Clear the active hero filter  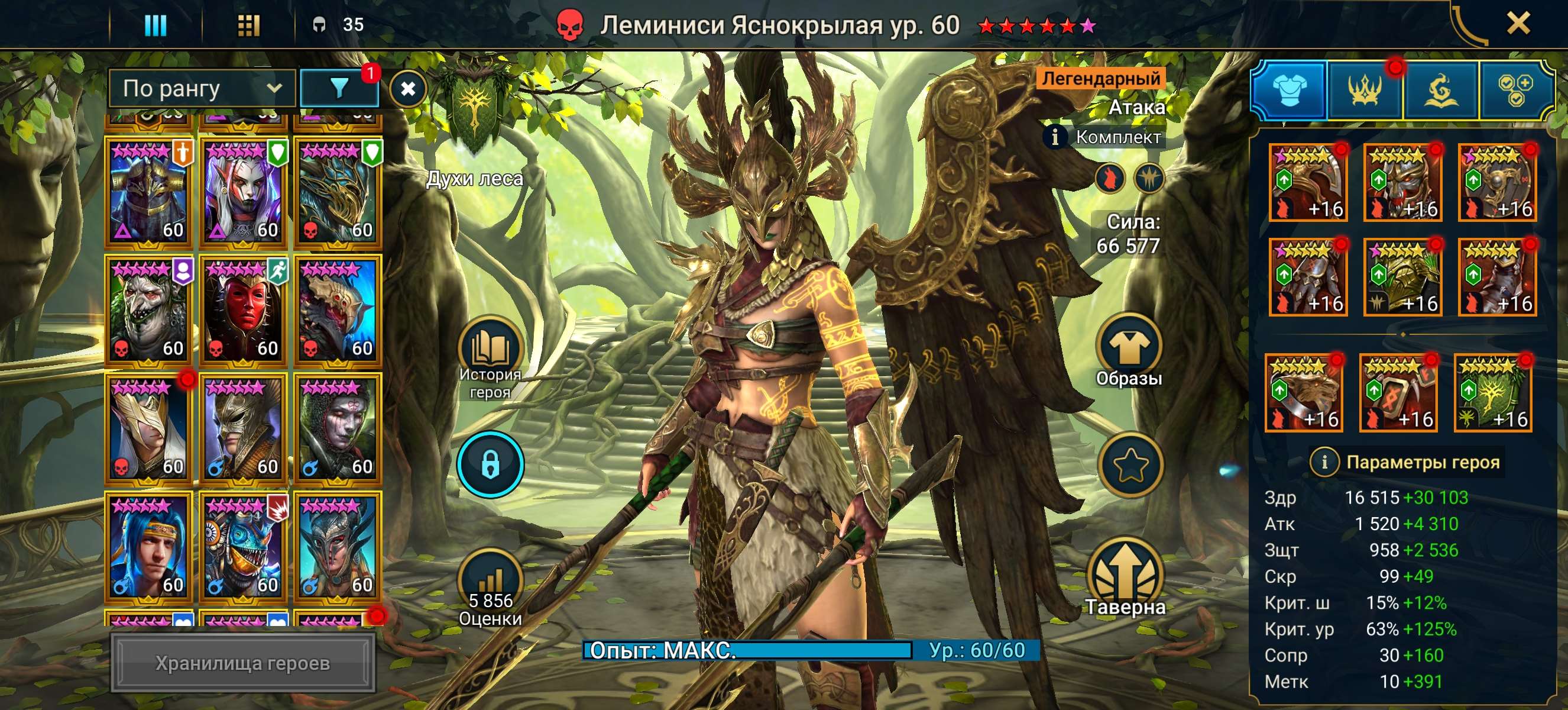pyautogui.click(x=408, y=89)
